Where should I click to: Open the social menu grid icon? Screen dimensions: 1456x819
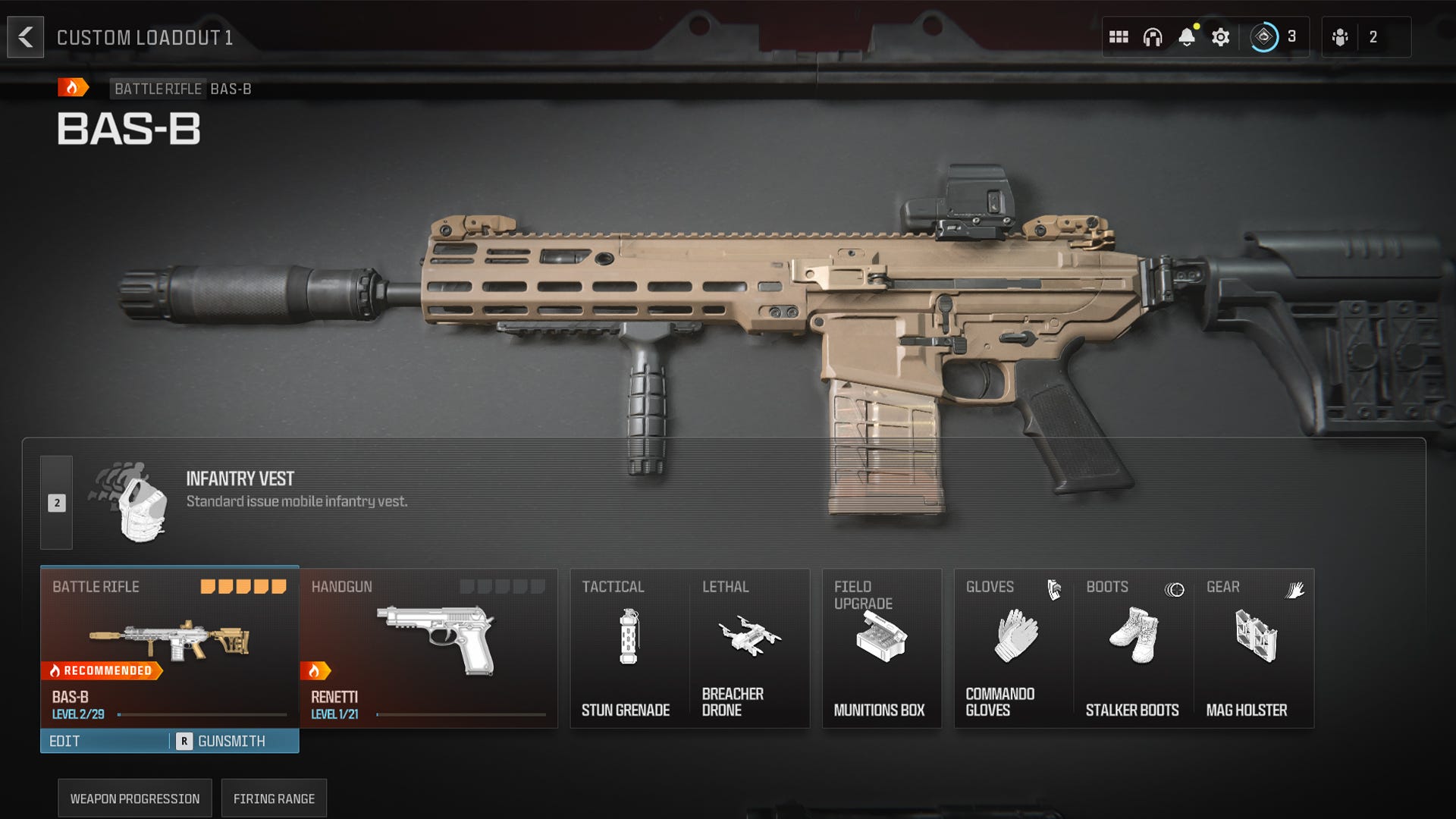point(1119,36)
